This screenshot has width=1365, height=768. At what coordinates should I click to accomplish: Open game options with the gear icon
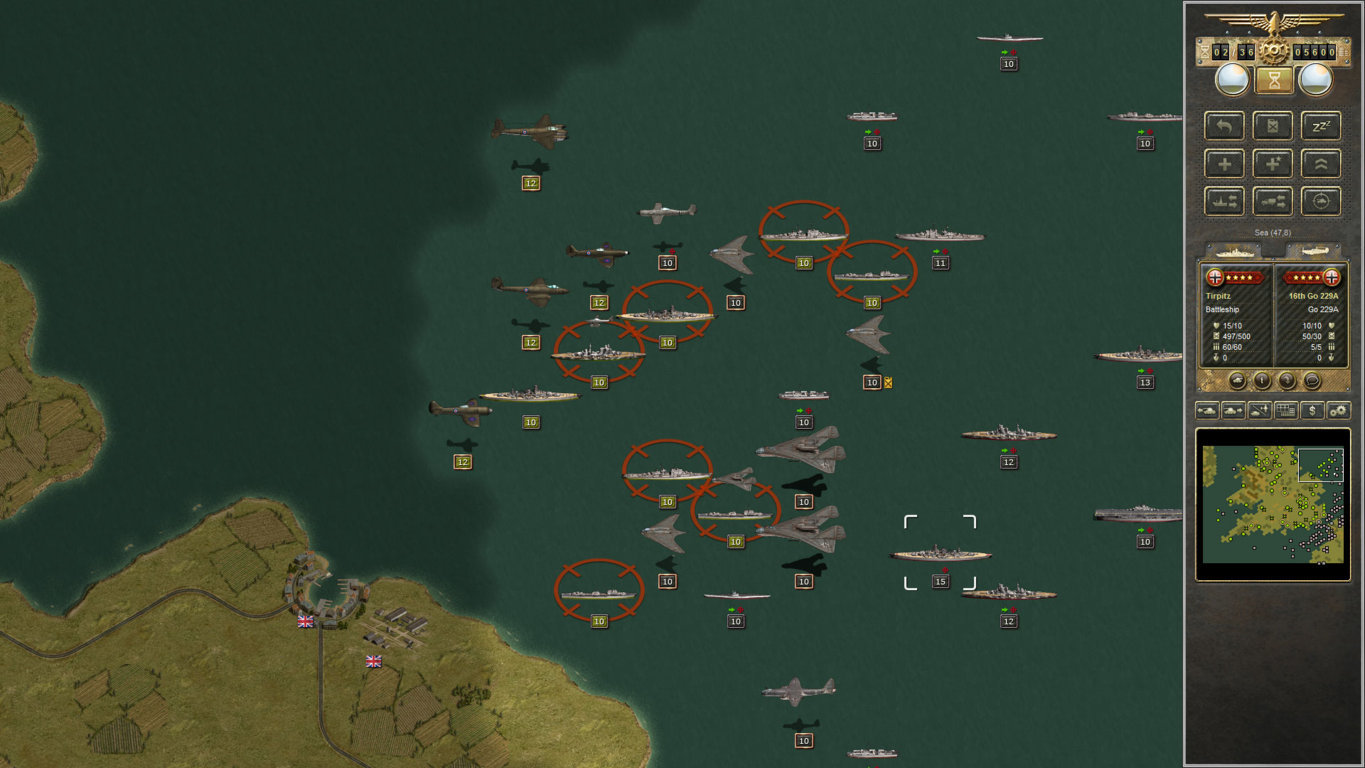point(1338,411)
